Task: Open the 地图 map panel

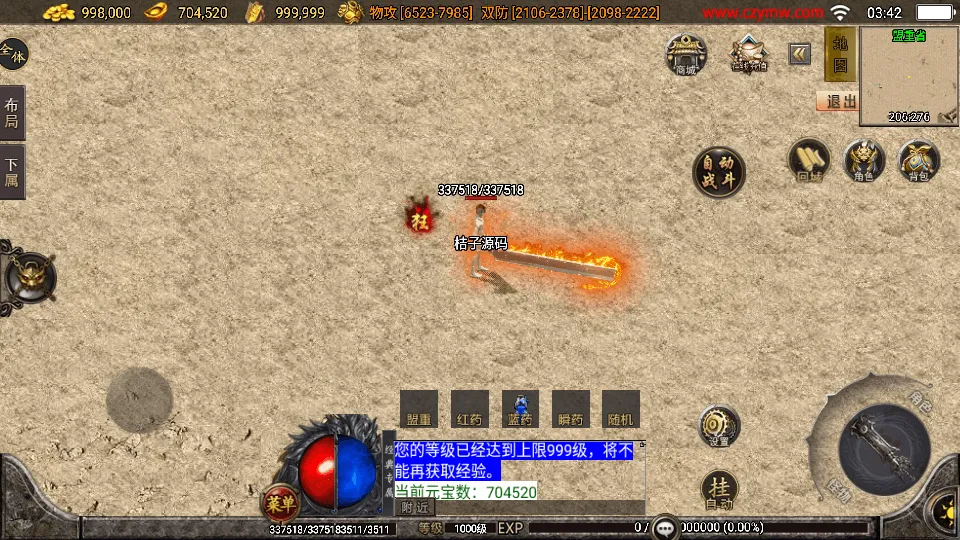Action: 839,55
